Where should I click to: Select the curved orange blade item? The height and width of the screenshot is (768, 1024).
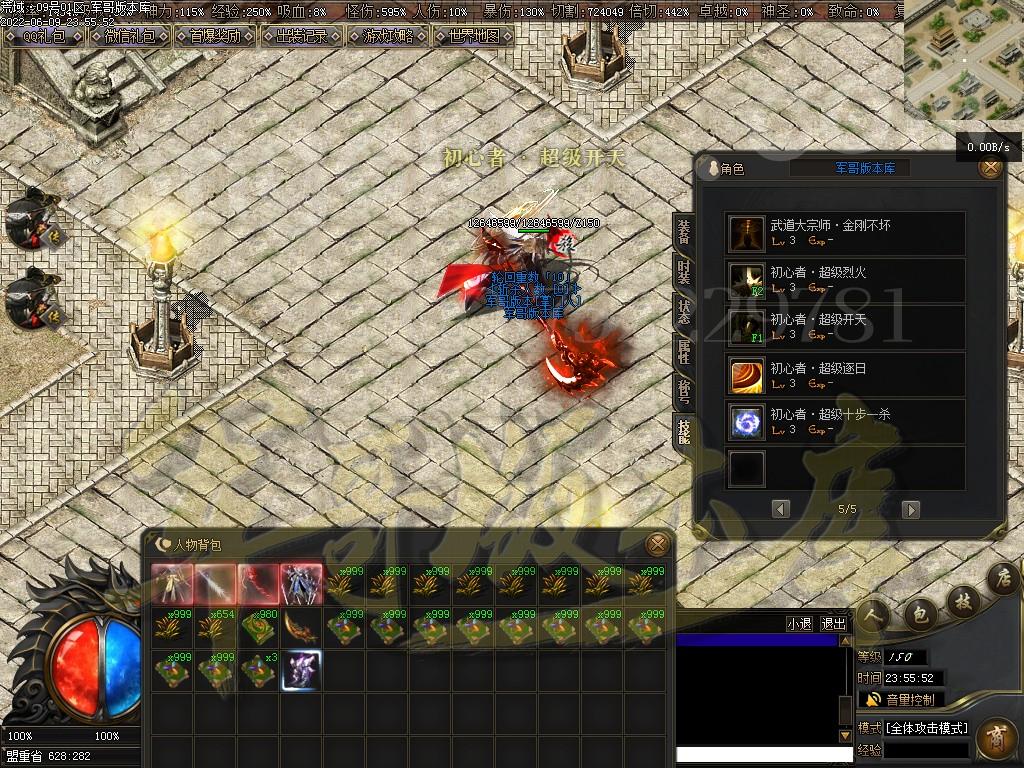click(301, 627)
